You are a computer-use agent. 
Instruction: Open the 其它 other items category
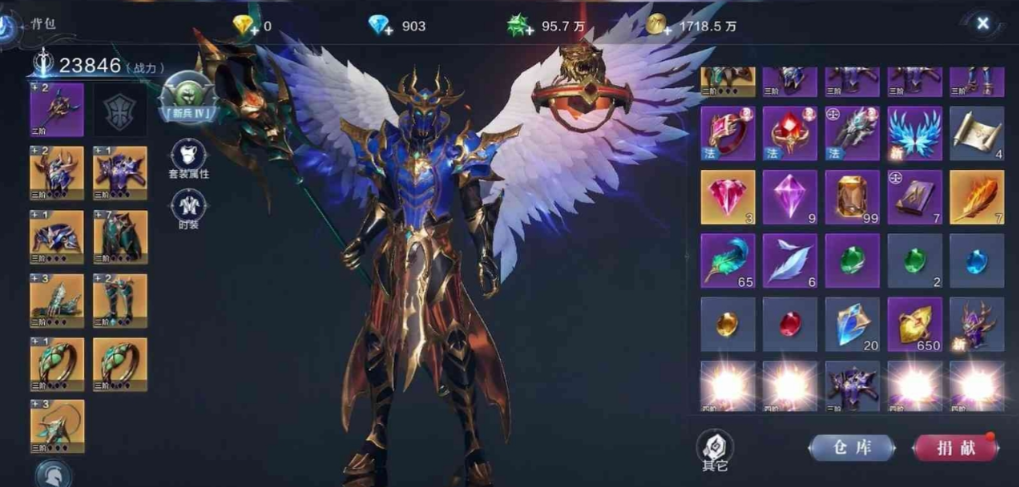[714, 449]
